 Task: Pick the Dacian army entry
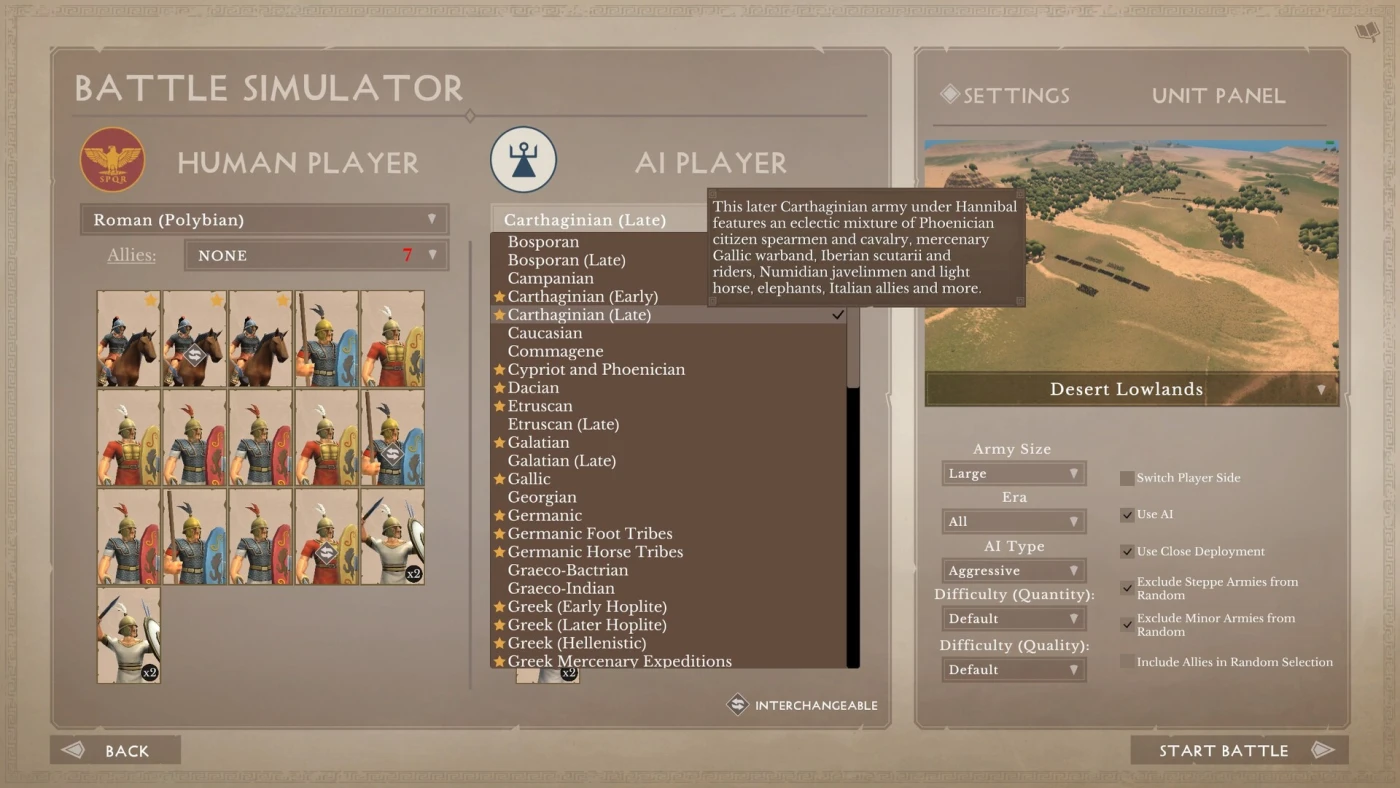click(x=533, y=388)
